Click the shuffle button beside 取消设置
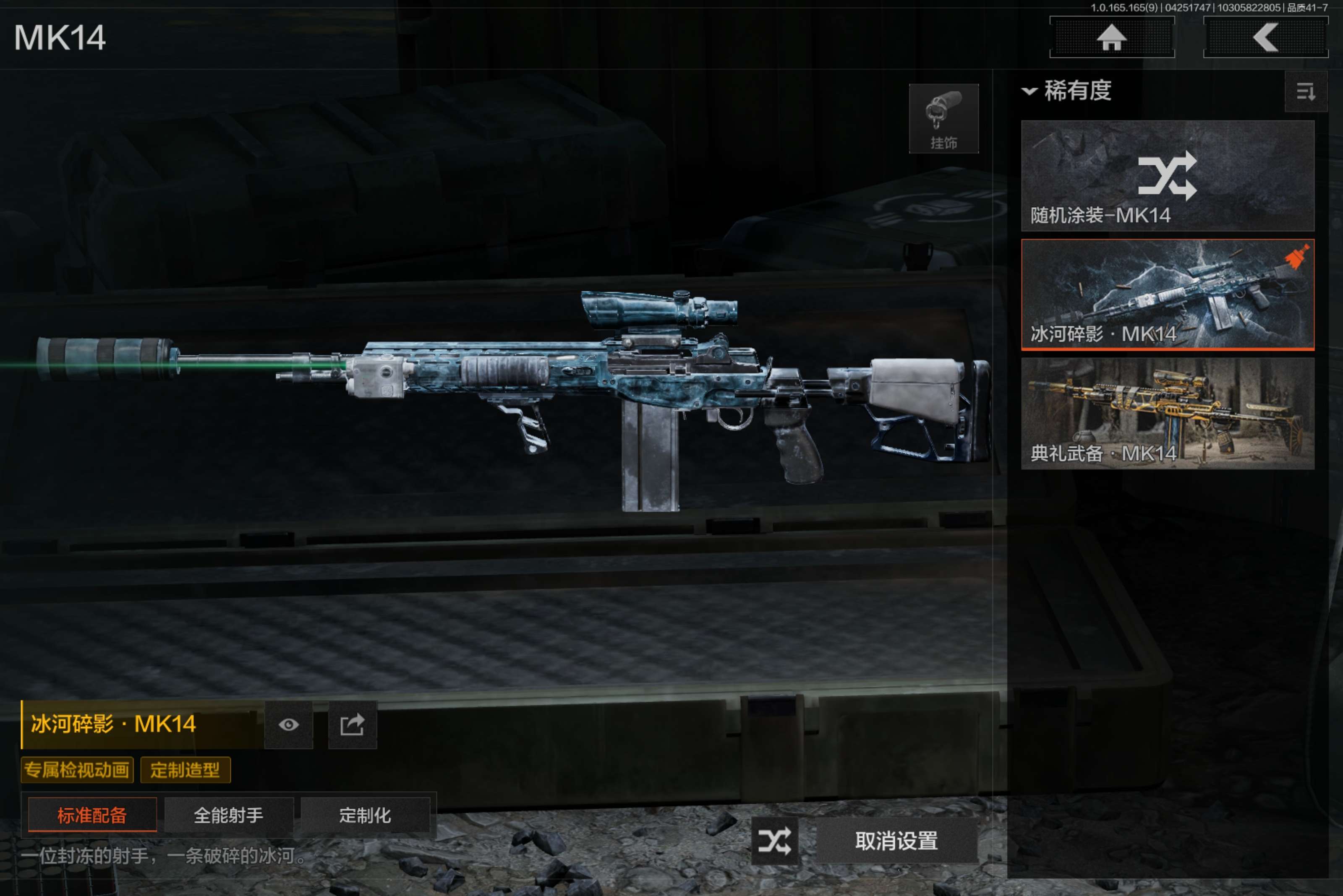This screenshot has height=896, width=1343. pyautogui.click(x=775, y=841)
